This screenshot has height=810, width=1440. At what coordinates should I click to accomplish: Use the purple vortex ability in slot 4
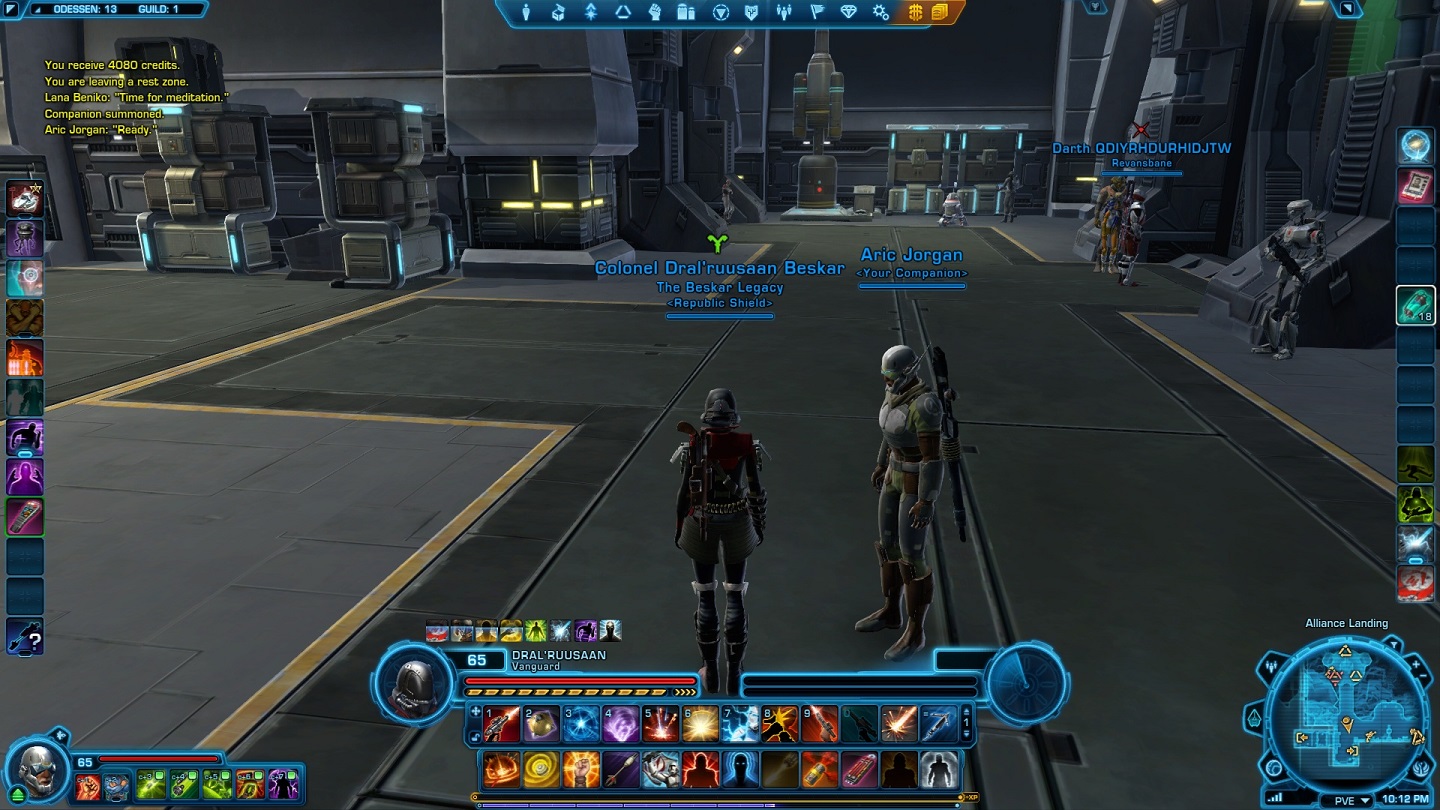(620, 724)
